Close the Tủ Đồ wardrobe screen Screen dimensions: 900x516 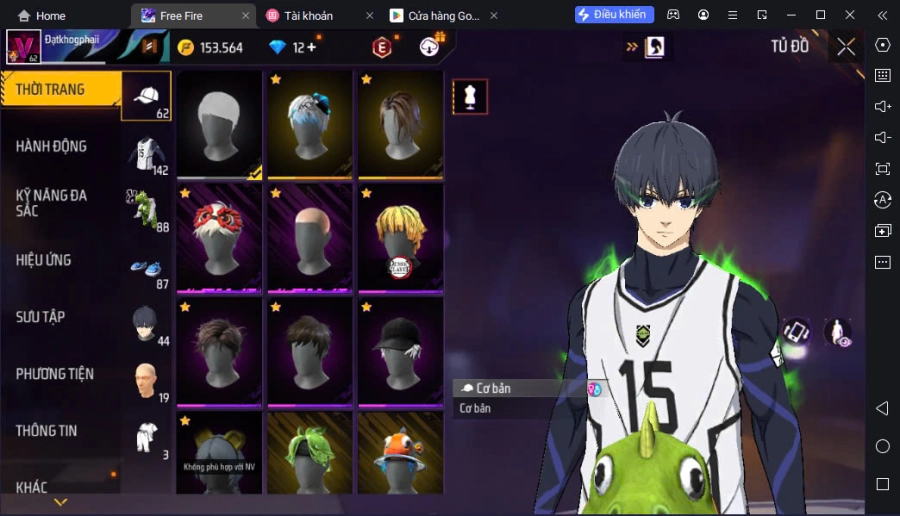(846, 47)
